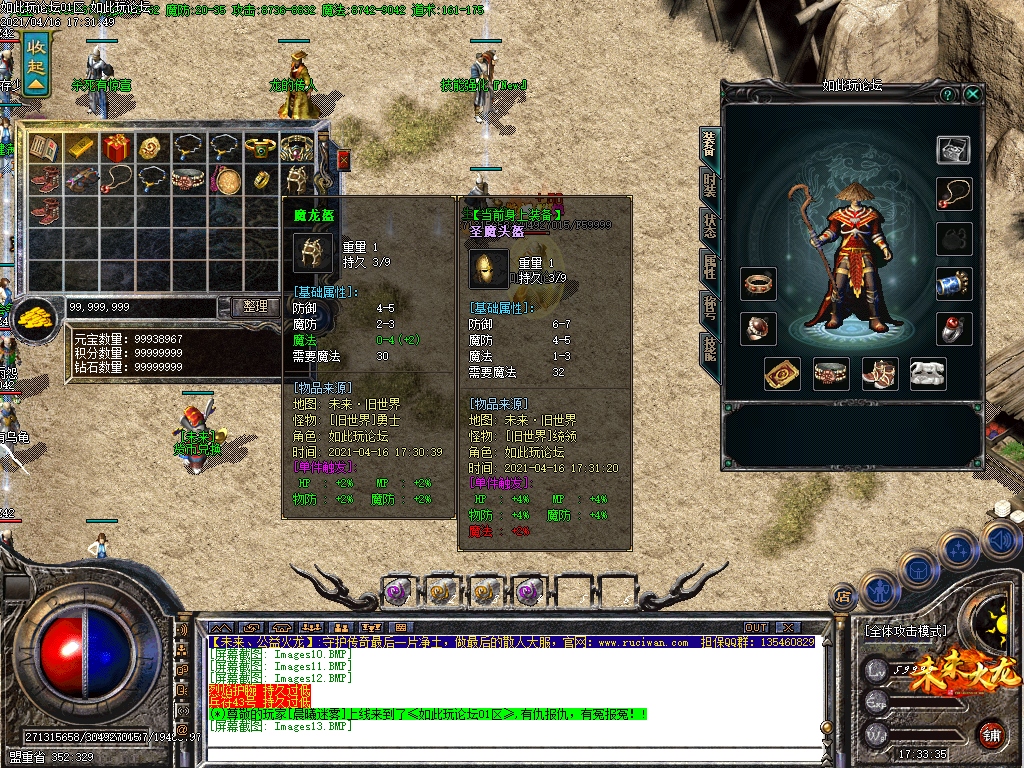This screenshot has width=1024, height=768.
Task: Select the gold bar item in the bag
Action: pos(80,148)
